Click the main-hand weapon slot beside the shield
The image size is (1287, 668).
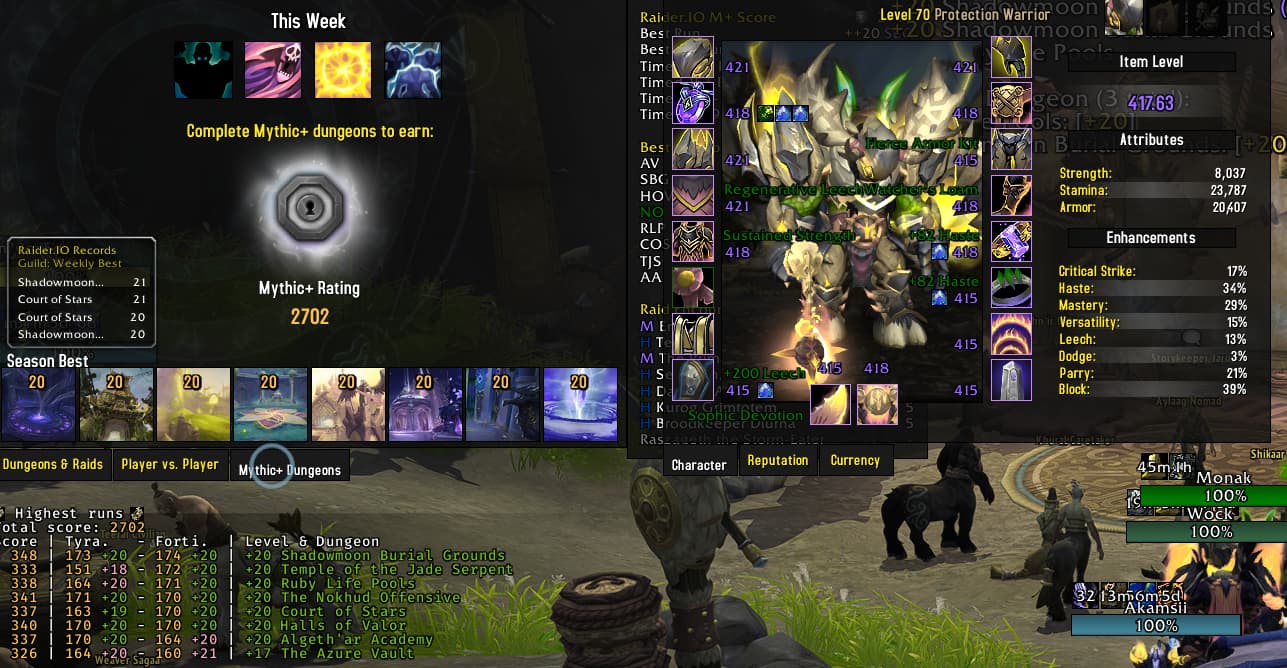coord(830,404)
